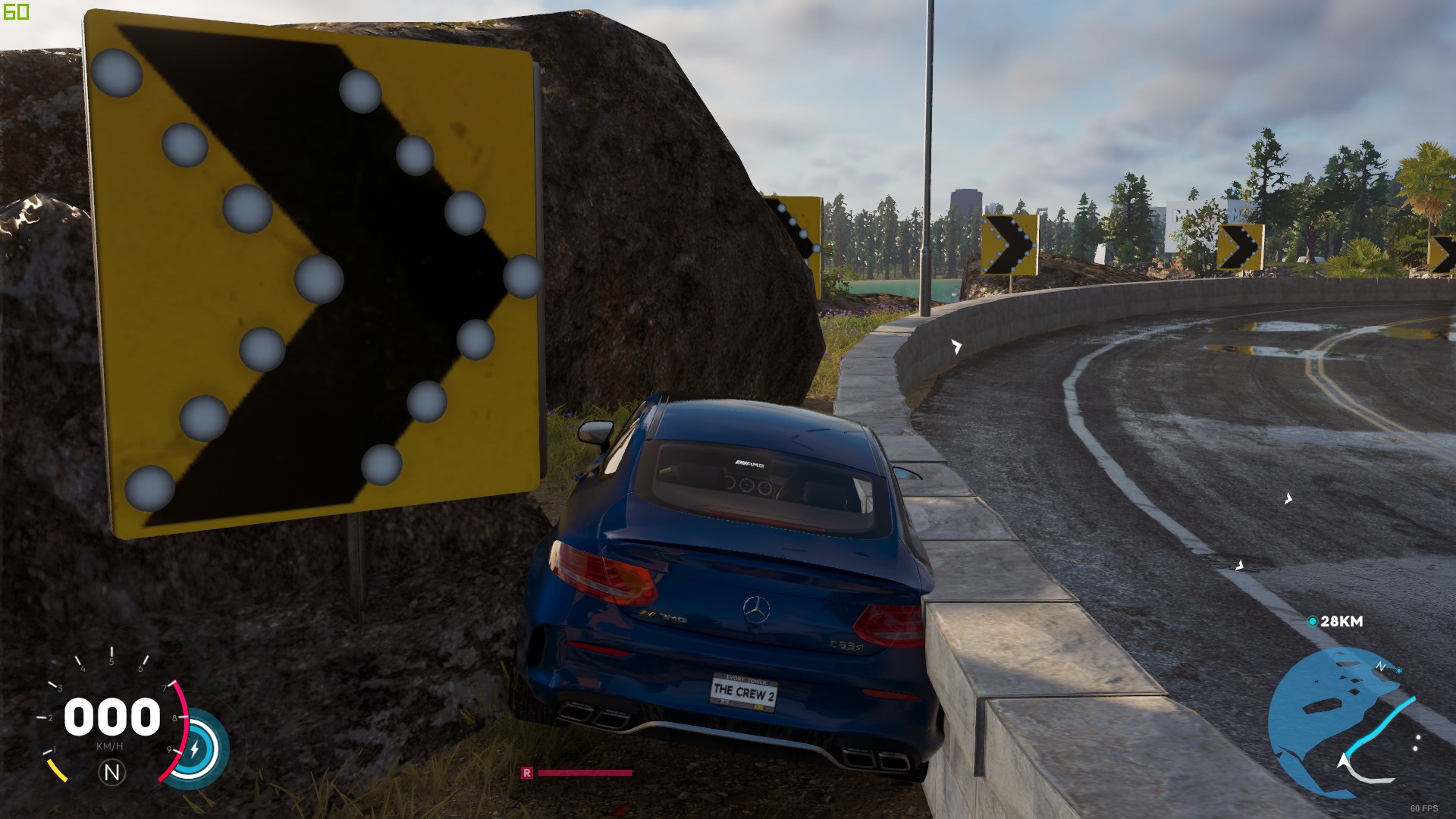Open the circular minimap

click(x=1341, y=721)
